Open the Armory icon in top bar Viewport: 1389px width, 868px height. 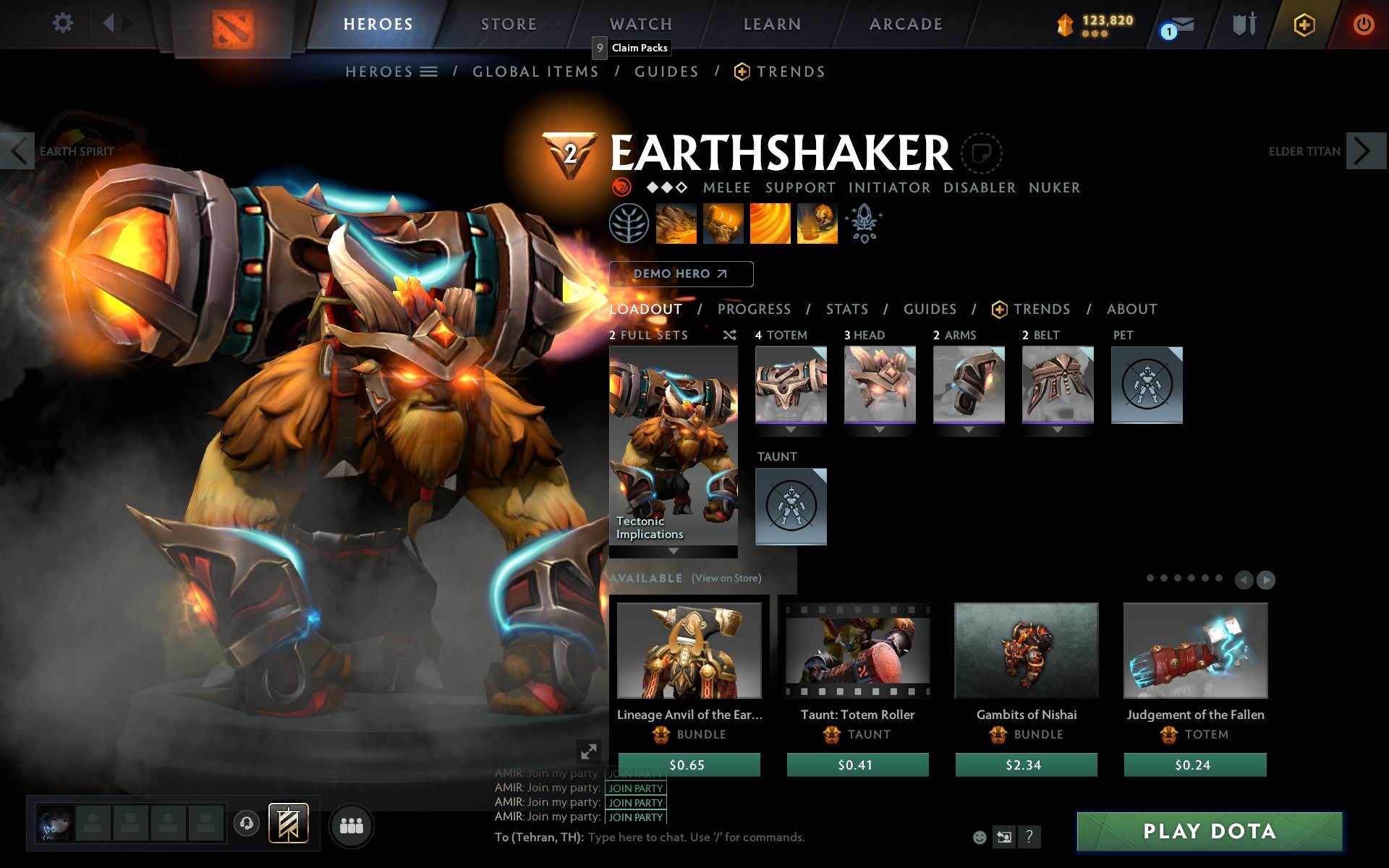(1243, 23)
